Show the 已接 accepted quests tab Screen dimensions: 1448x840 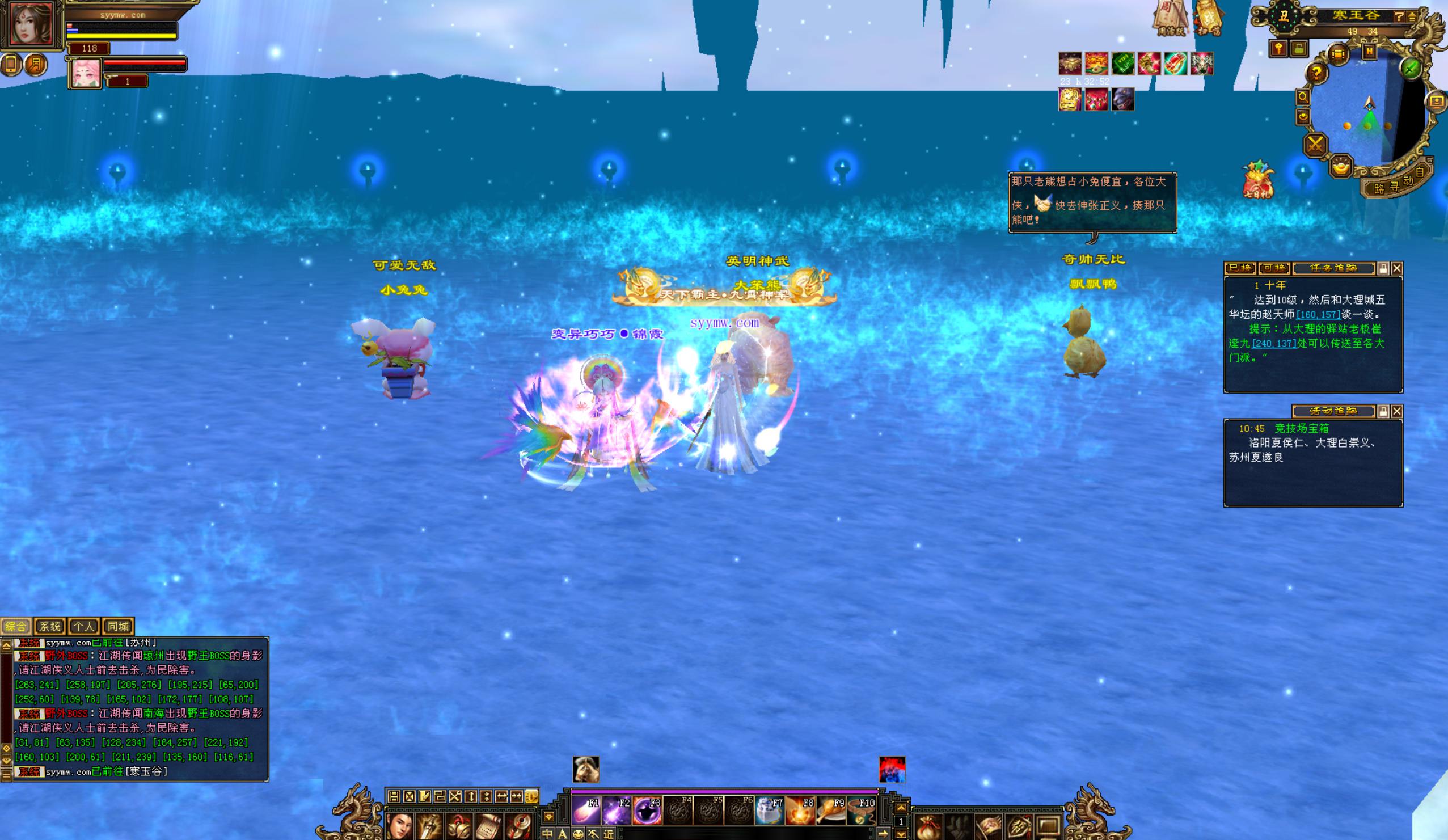[1239, 268]
